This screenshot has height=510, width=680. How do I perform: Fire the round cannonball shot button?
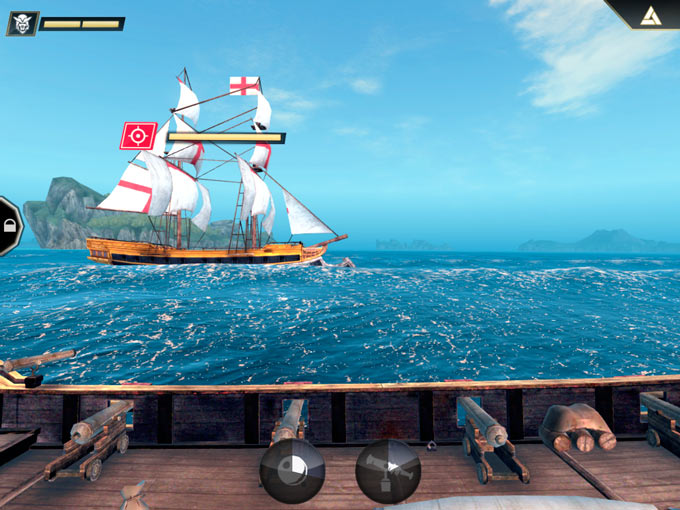click(292, 470)
